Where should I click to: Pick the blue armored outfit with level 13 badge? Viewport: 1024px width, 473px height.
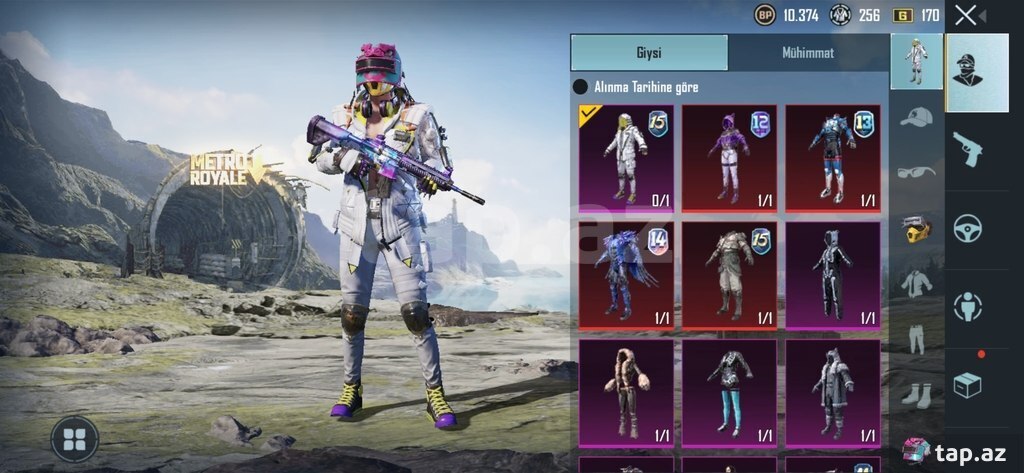833,158
